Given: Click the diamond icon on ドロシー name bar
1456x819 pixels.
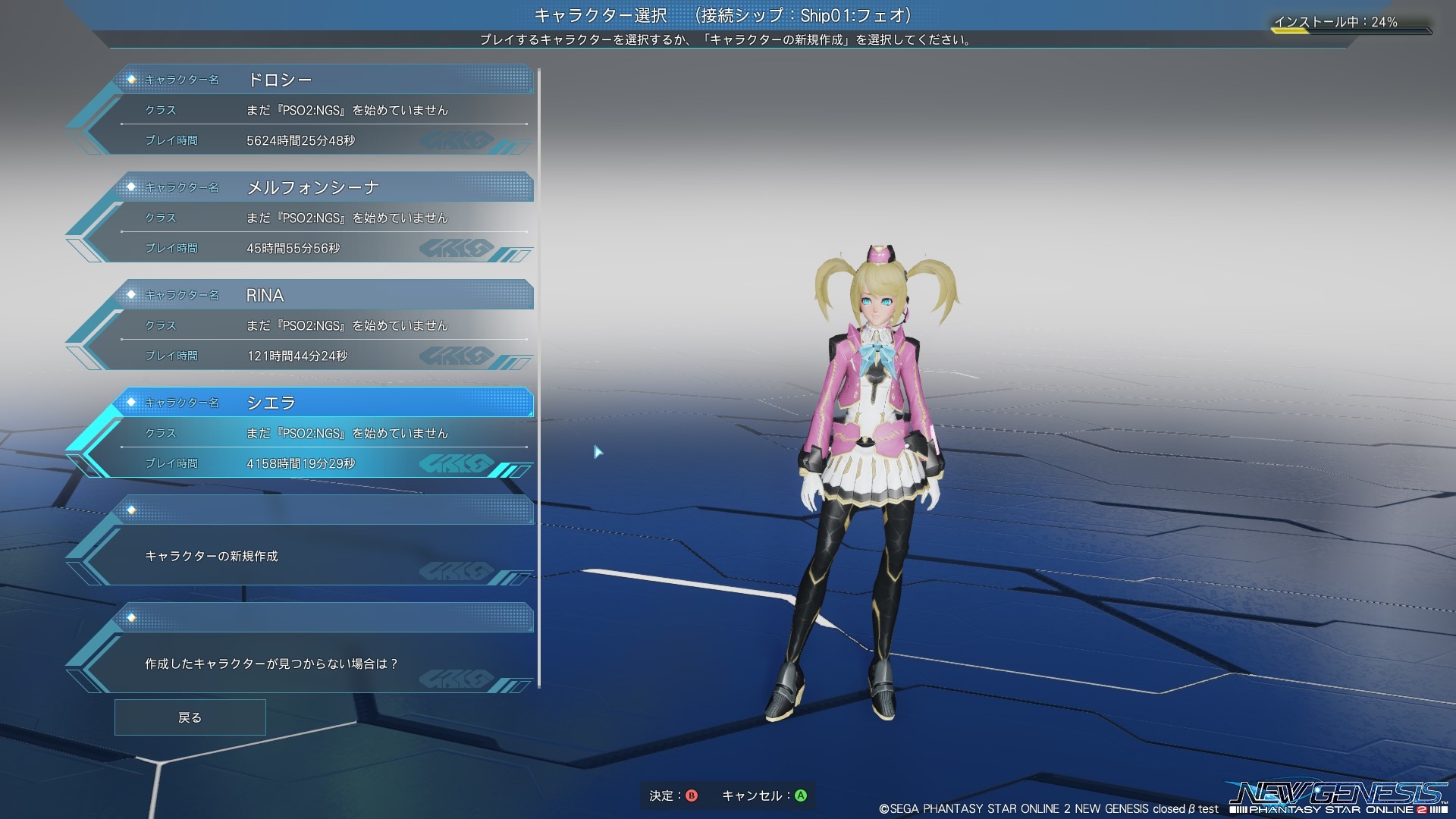Looking at the screenshot, I should (x=133, y=78).
